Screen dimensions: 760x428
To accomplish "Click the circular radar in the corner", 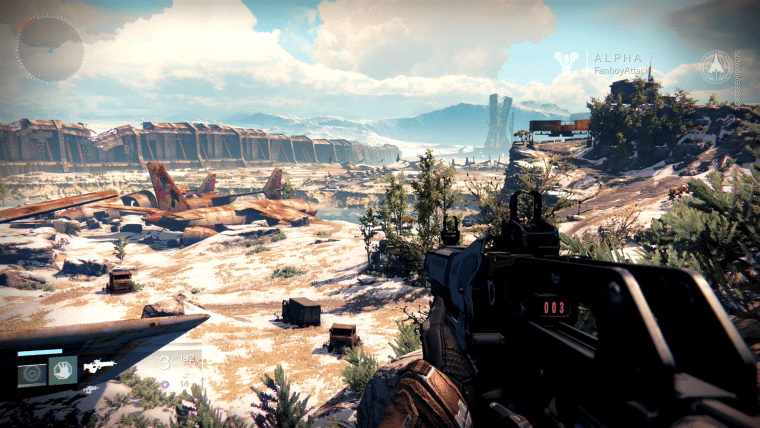I will click(49, 48).
